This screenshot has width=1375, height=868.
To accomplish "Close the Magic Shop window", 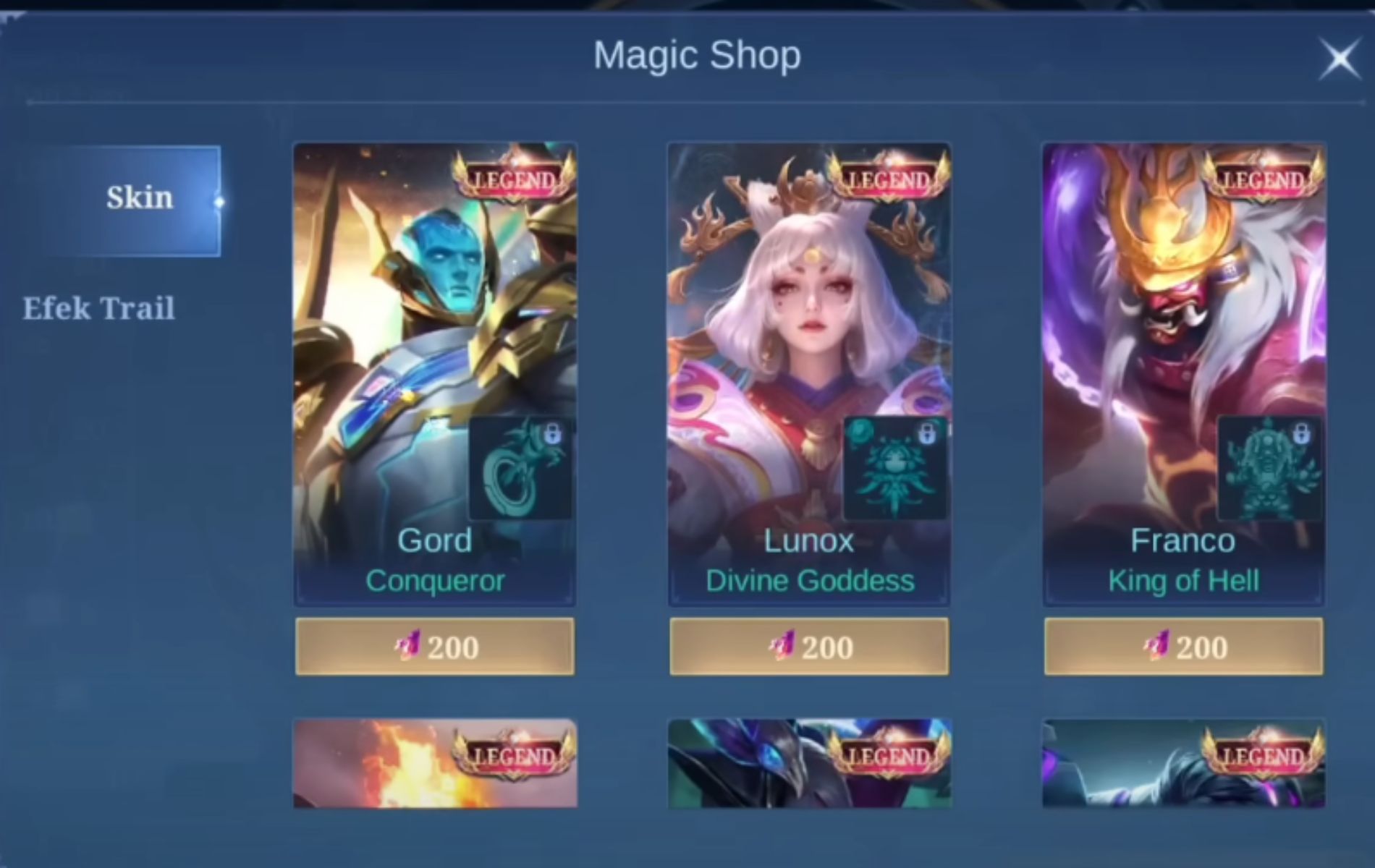I will click(1340, 59).
